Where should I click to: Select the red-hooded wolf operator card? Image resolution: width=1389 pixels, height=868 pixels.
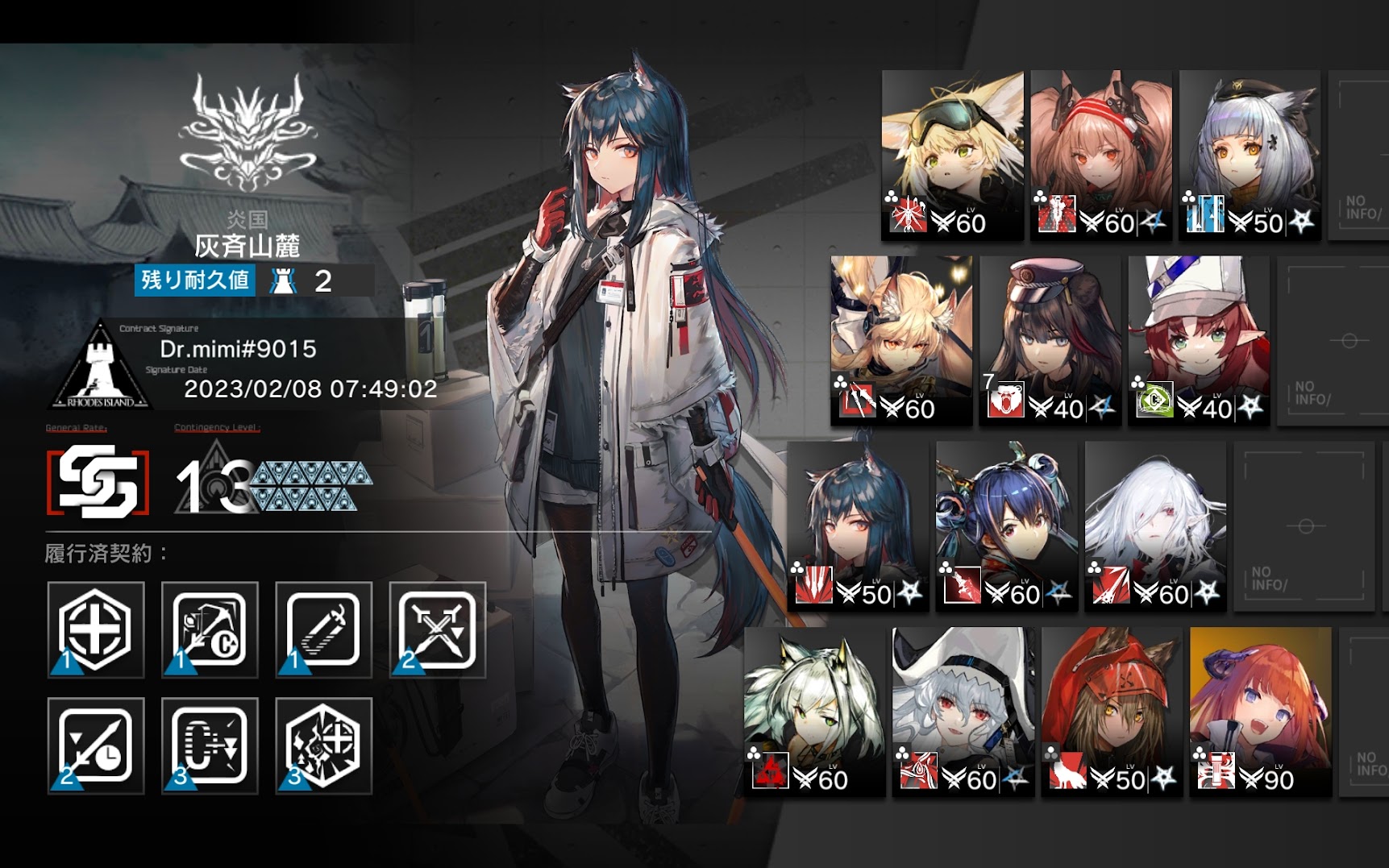[1112, 711]
